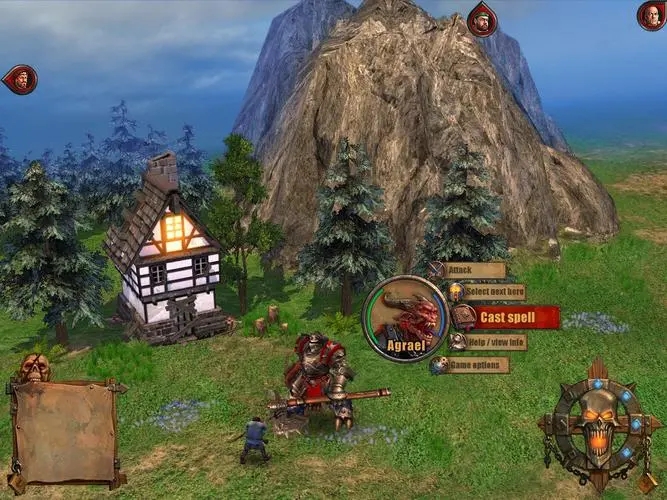Select the hero marker on the left edge
This screenshot has width=667, height=500.
[21, 79]
